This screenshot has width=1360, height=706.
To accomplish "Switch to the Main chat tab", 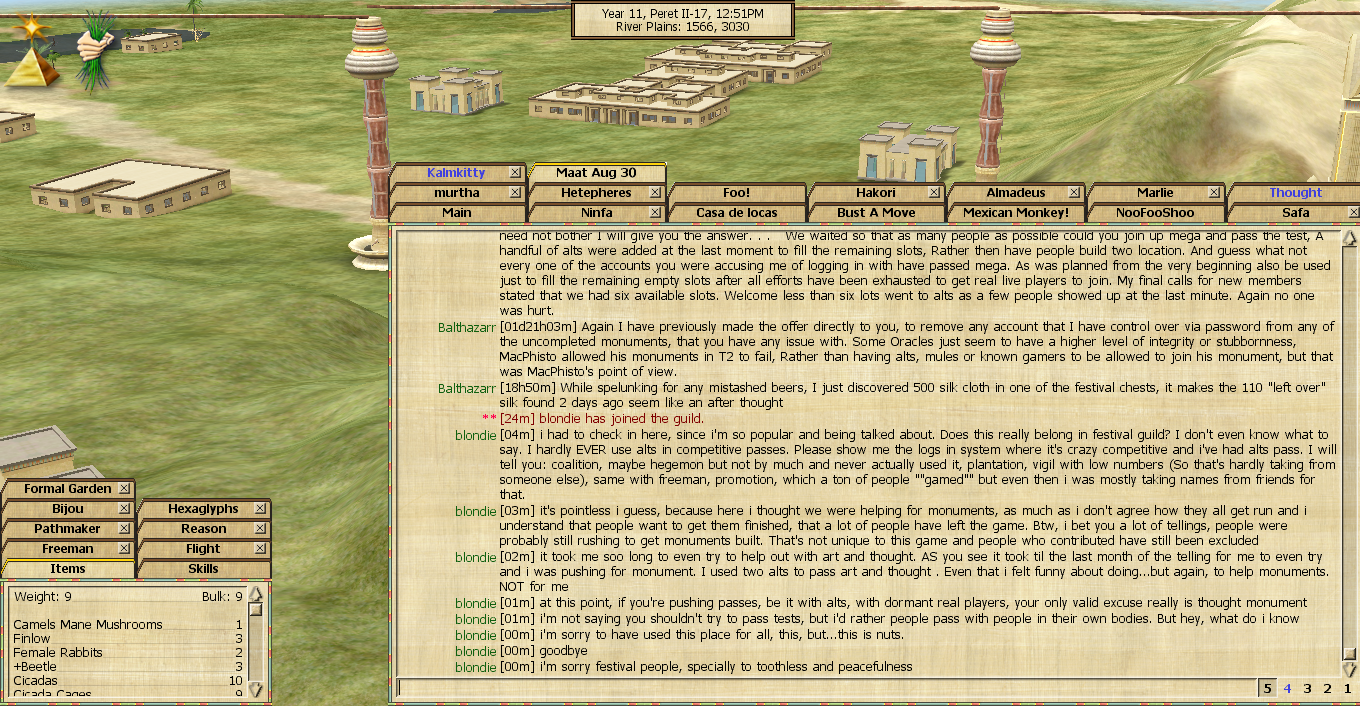I will [456, 213].
